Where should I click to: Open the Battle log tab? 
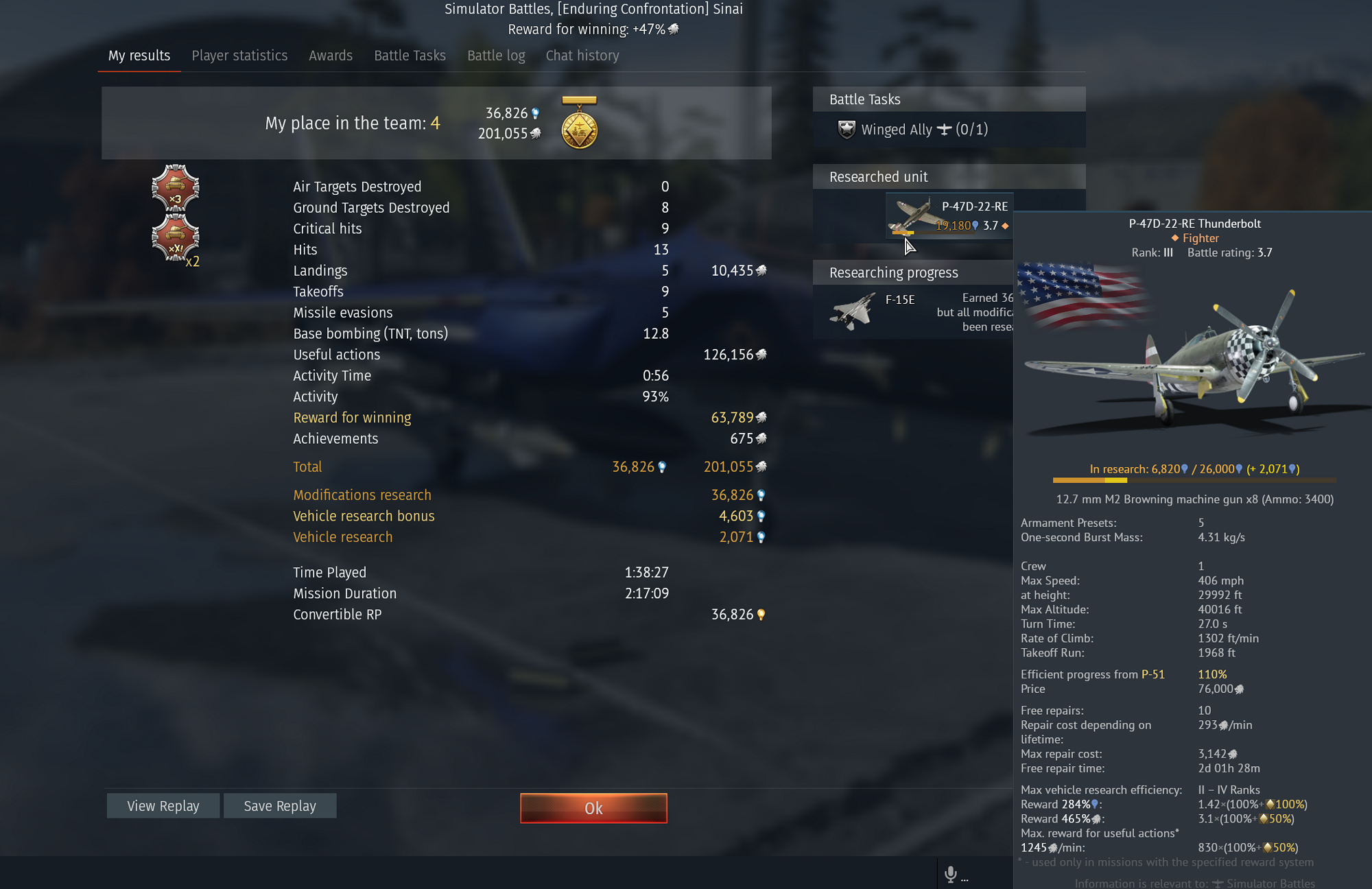pyautogui.click(x=495, y=55)
